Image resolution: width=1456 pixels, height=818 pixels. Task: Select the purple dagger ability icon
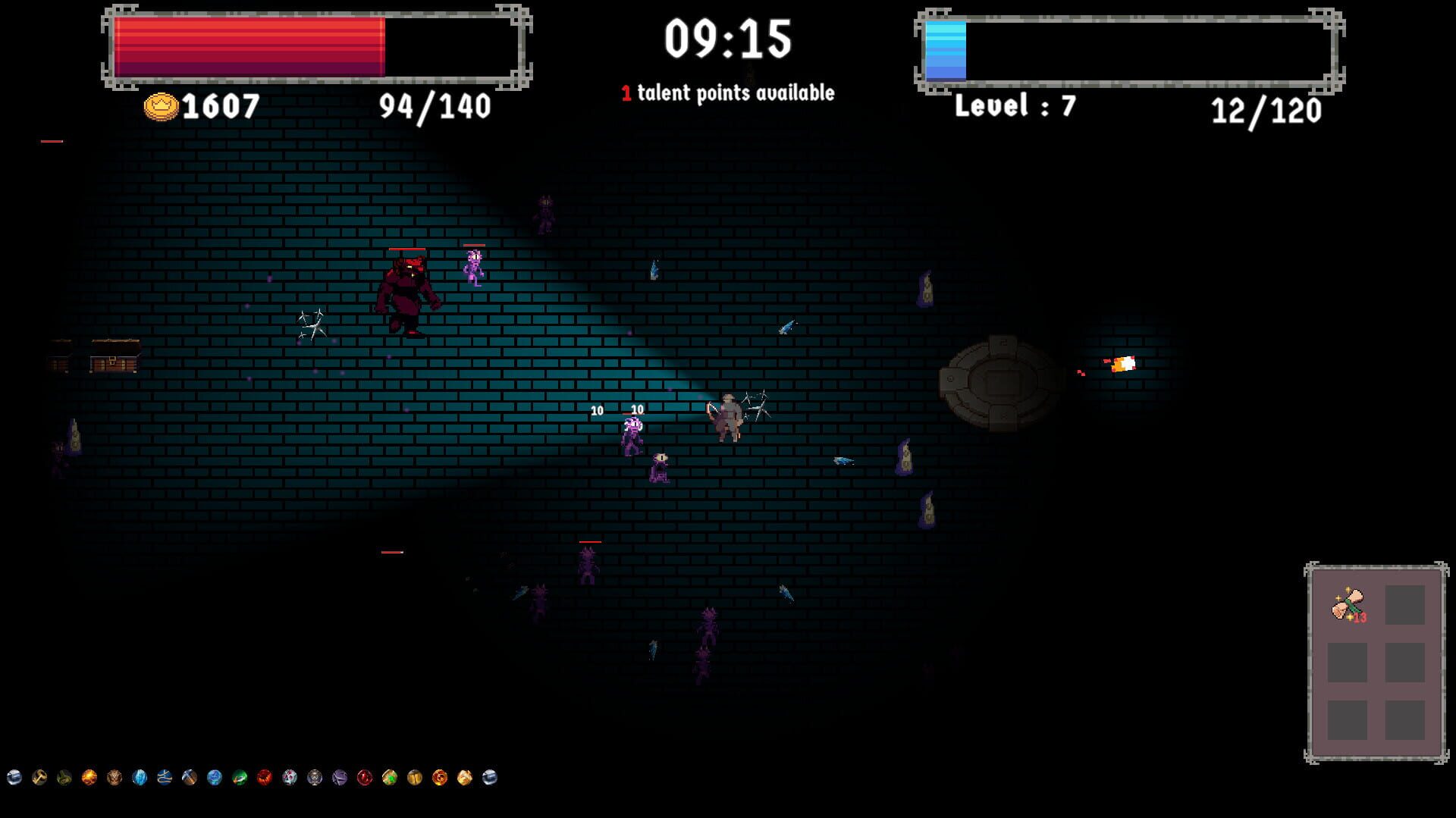point(339,776)
